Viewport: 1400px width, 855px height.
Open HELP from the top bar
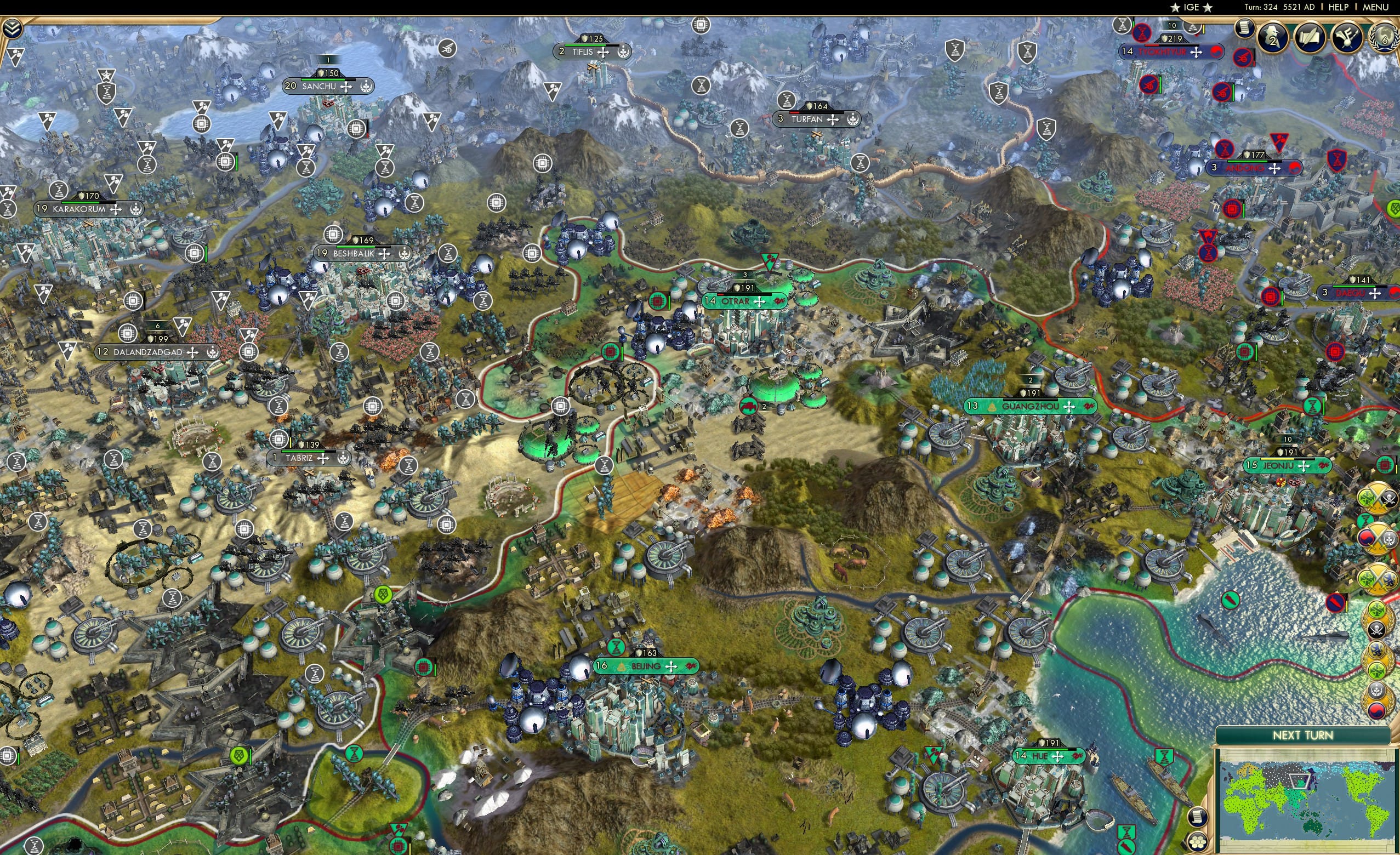[1338, 7]
